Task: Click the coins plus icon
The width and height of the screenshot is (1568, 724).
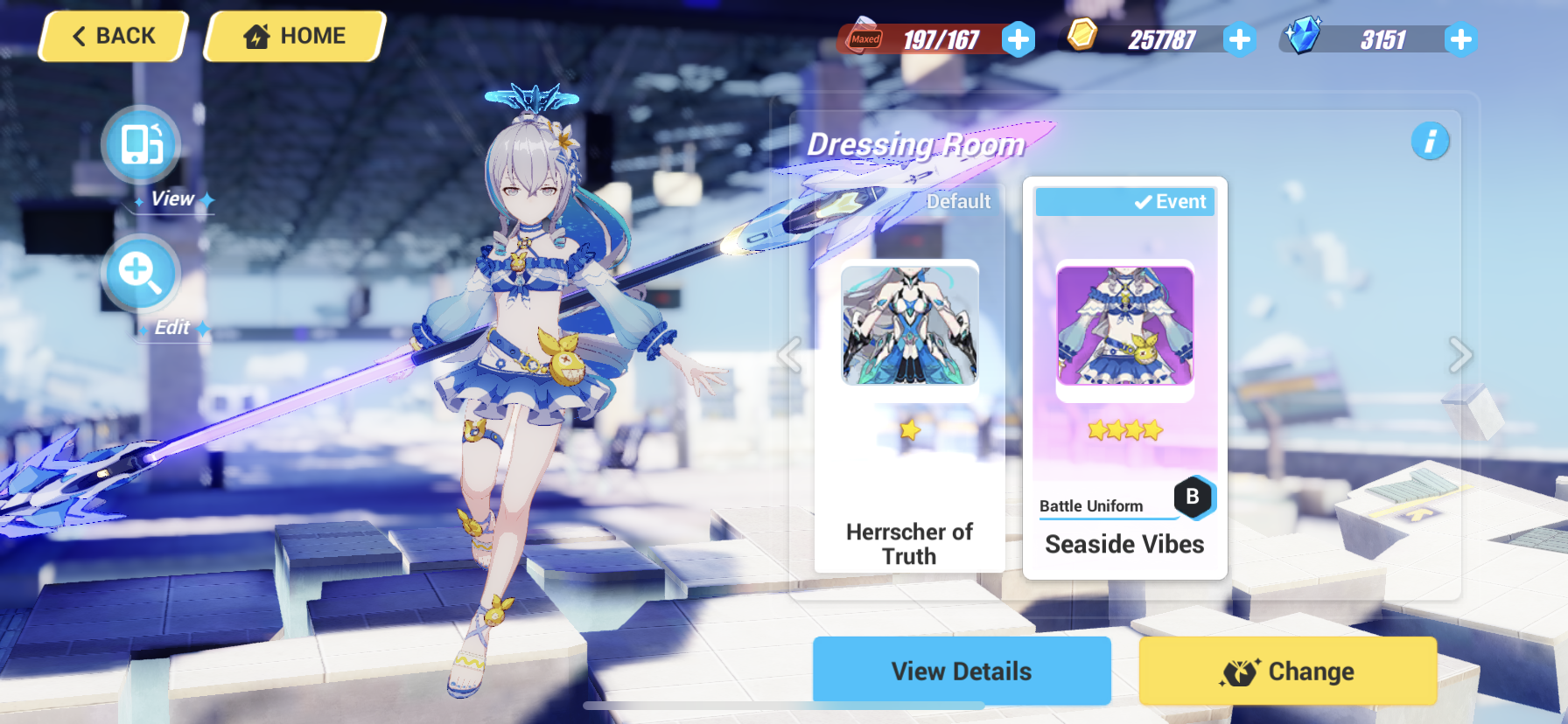Action: tap(1239, 39)
